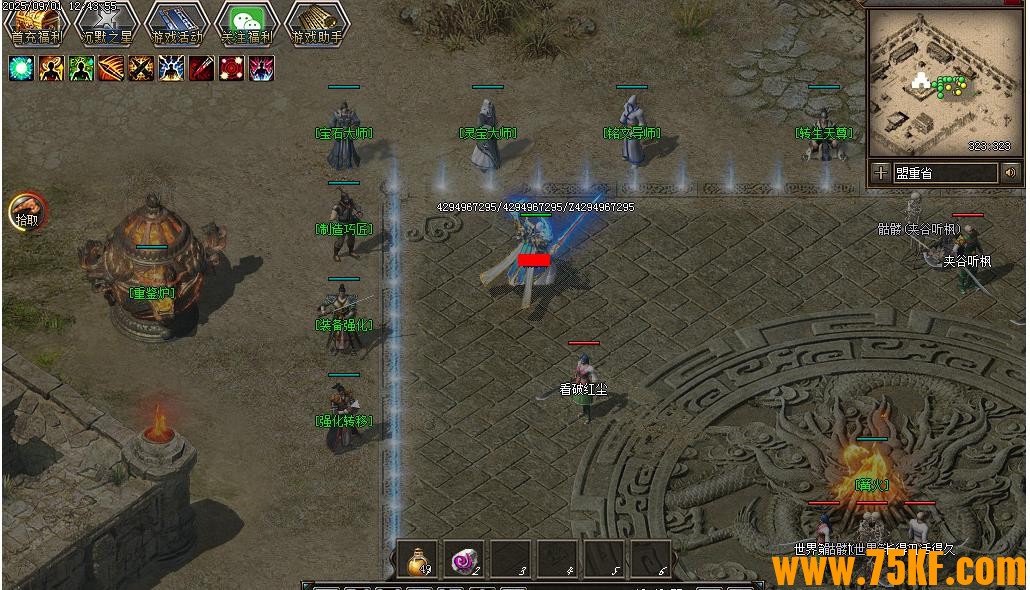Click the round 拾取 pickup button

(28, 211)
